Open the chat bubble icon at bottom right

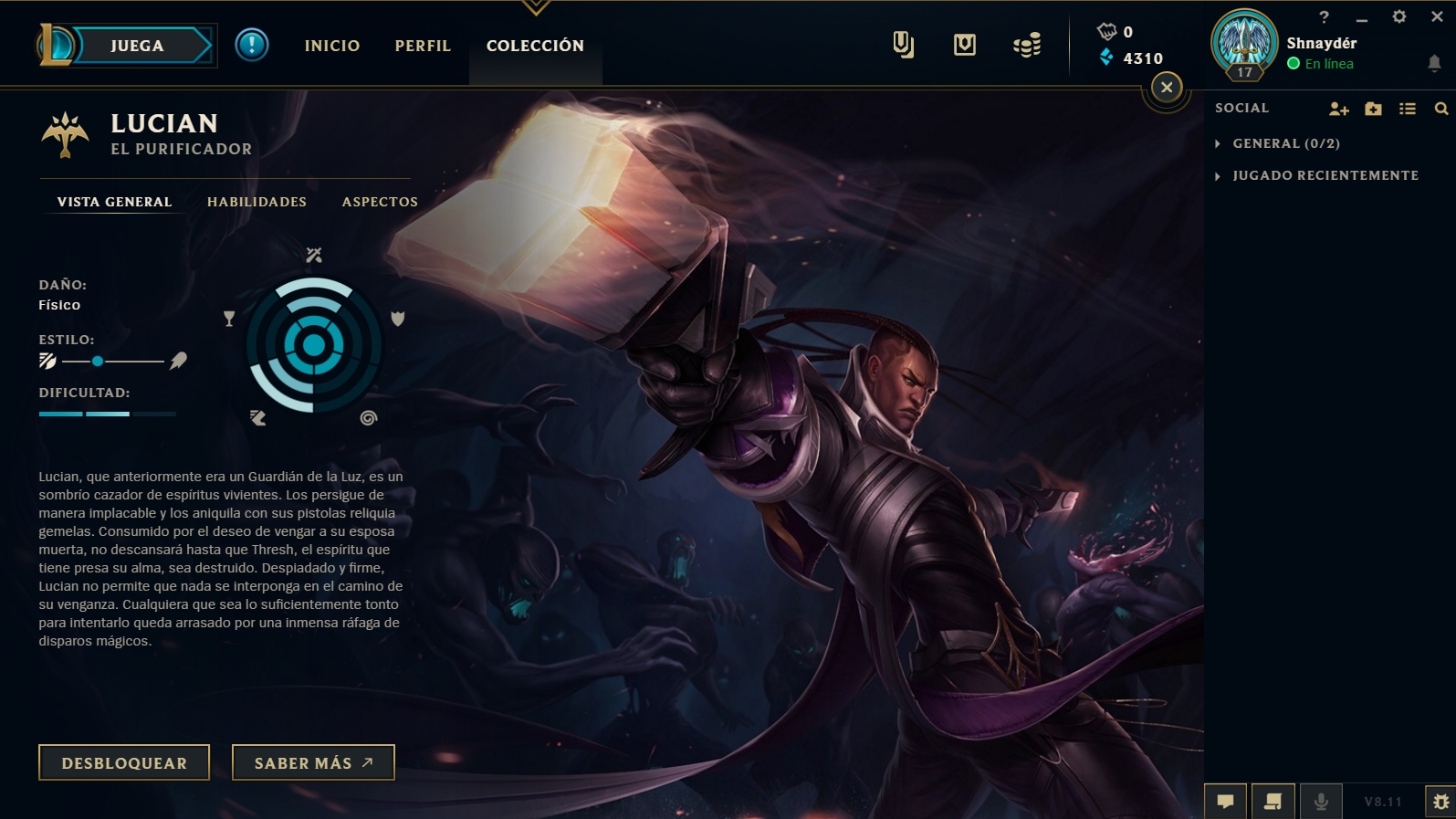click(1225, 802)
